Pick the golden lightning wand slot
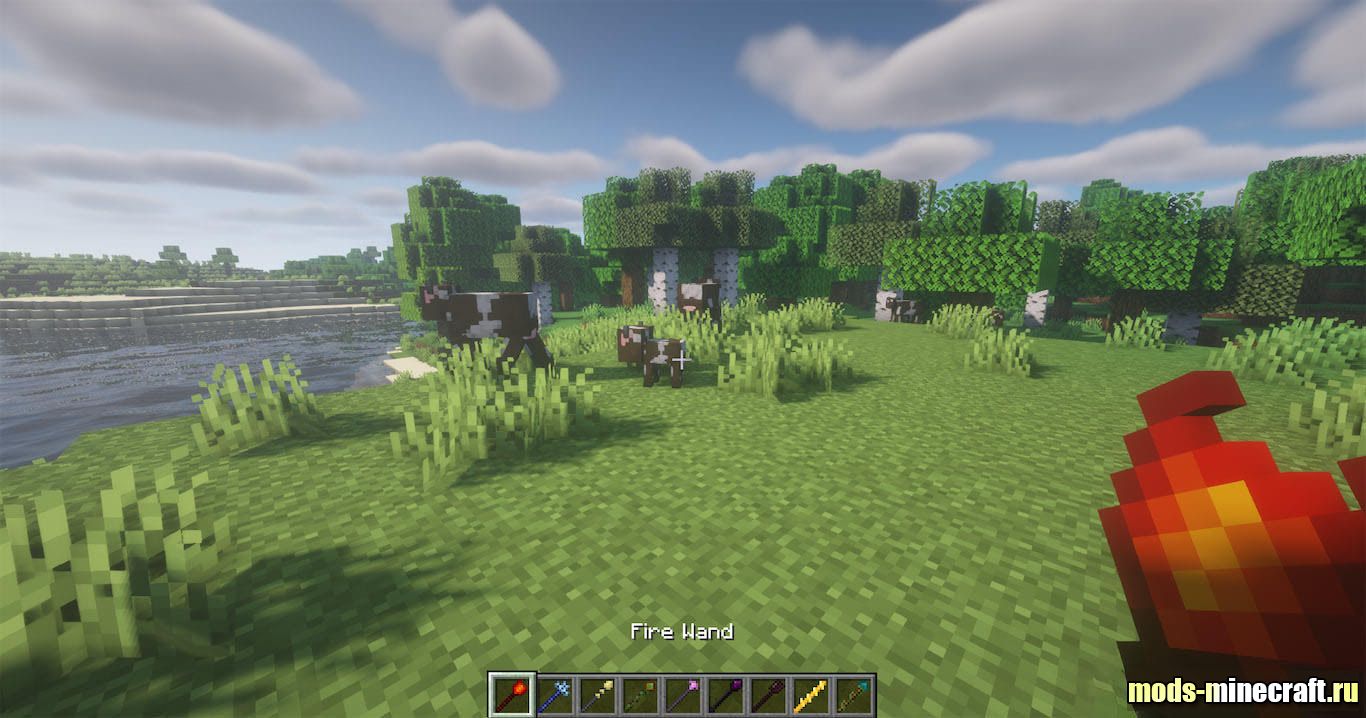Image resolution: width=1366 pixels, height=718 pixels. click(x=811, y=694)
